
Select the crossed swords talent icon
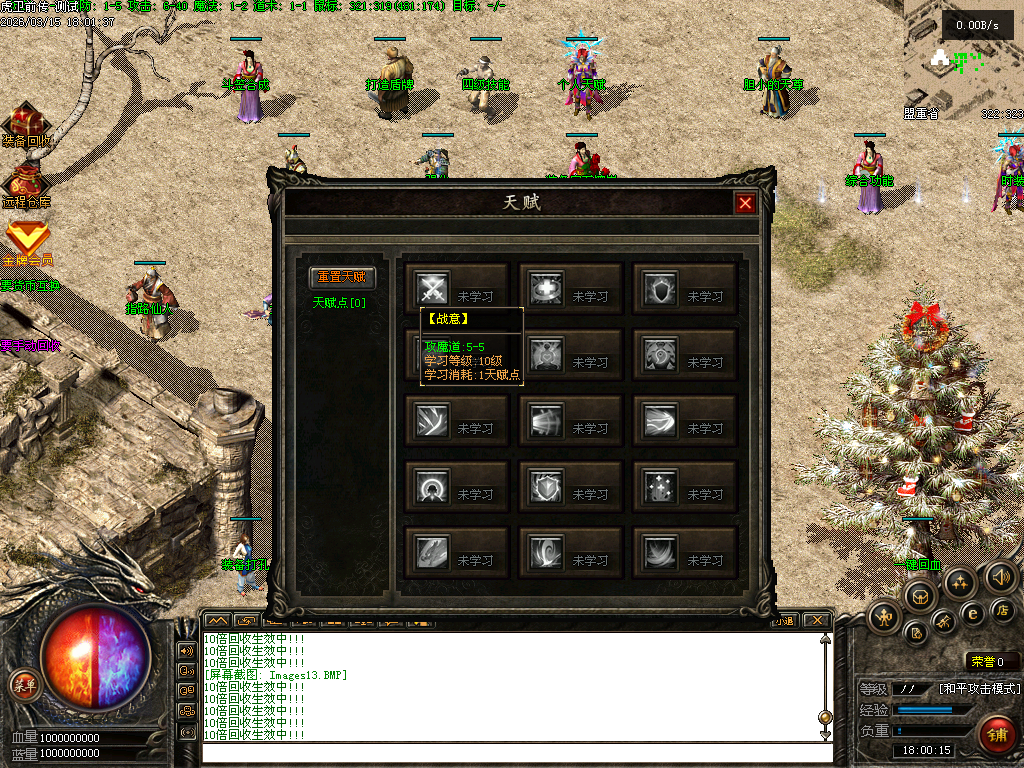click(432, 289)
